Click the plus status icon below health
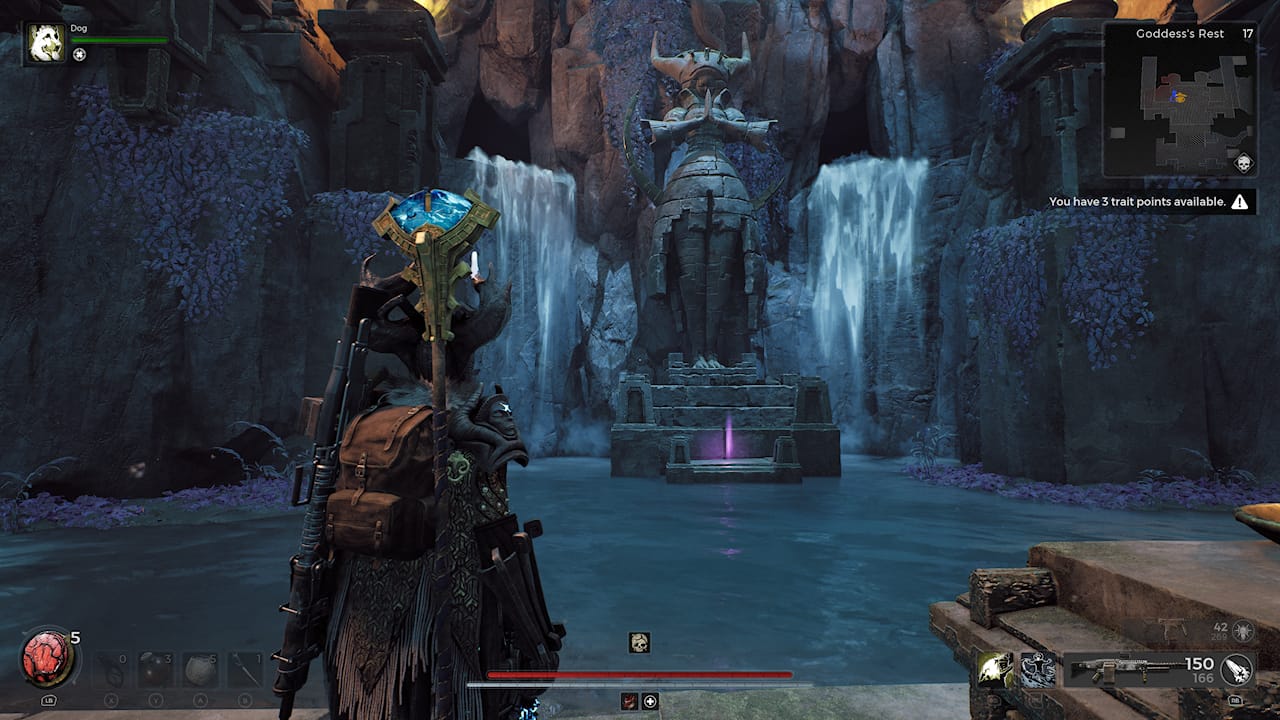This screenshot has height=720, width=1280. (650, 701)
